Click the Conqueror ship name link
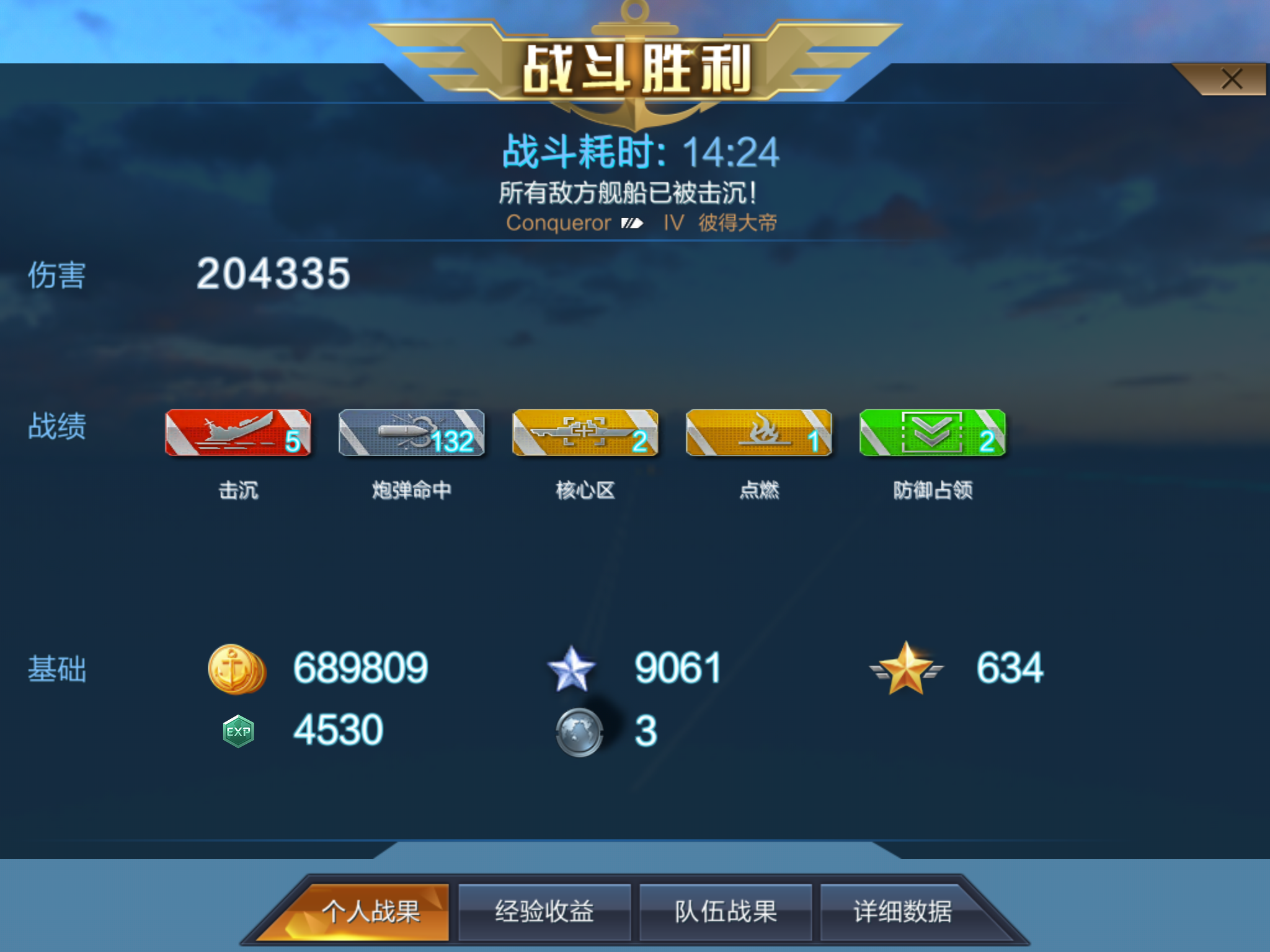The image size is (1270, 952). pos(556,224)
